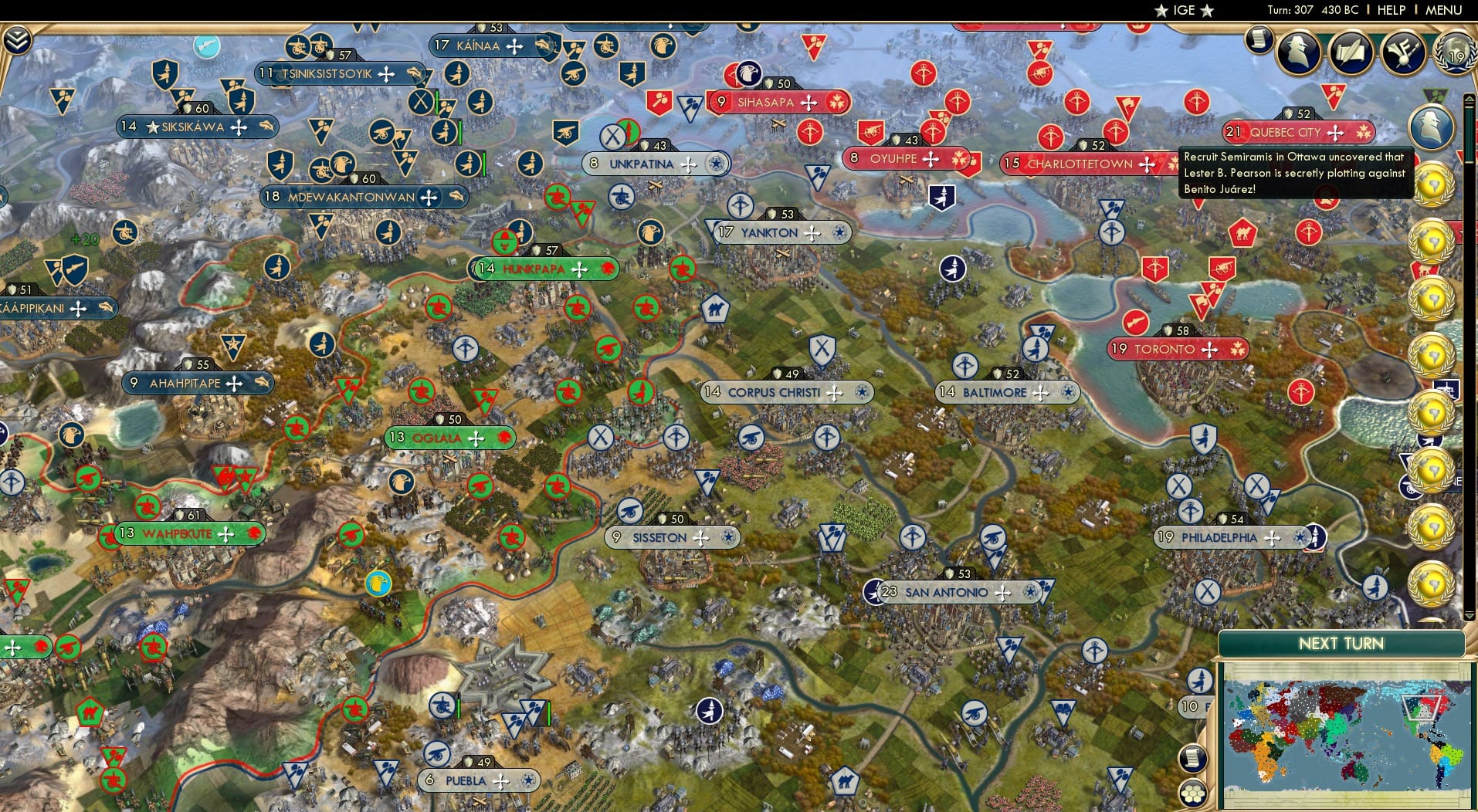Open the Culture overview swirl icon
Screen dimensions: 1478x812
pos(1404,52)
